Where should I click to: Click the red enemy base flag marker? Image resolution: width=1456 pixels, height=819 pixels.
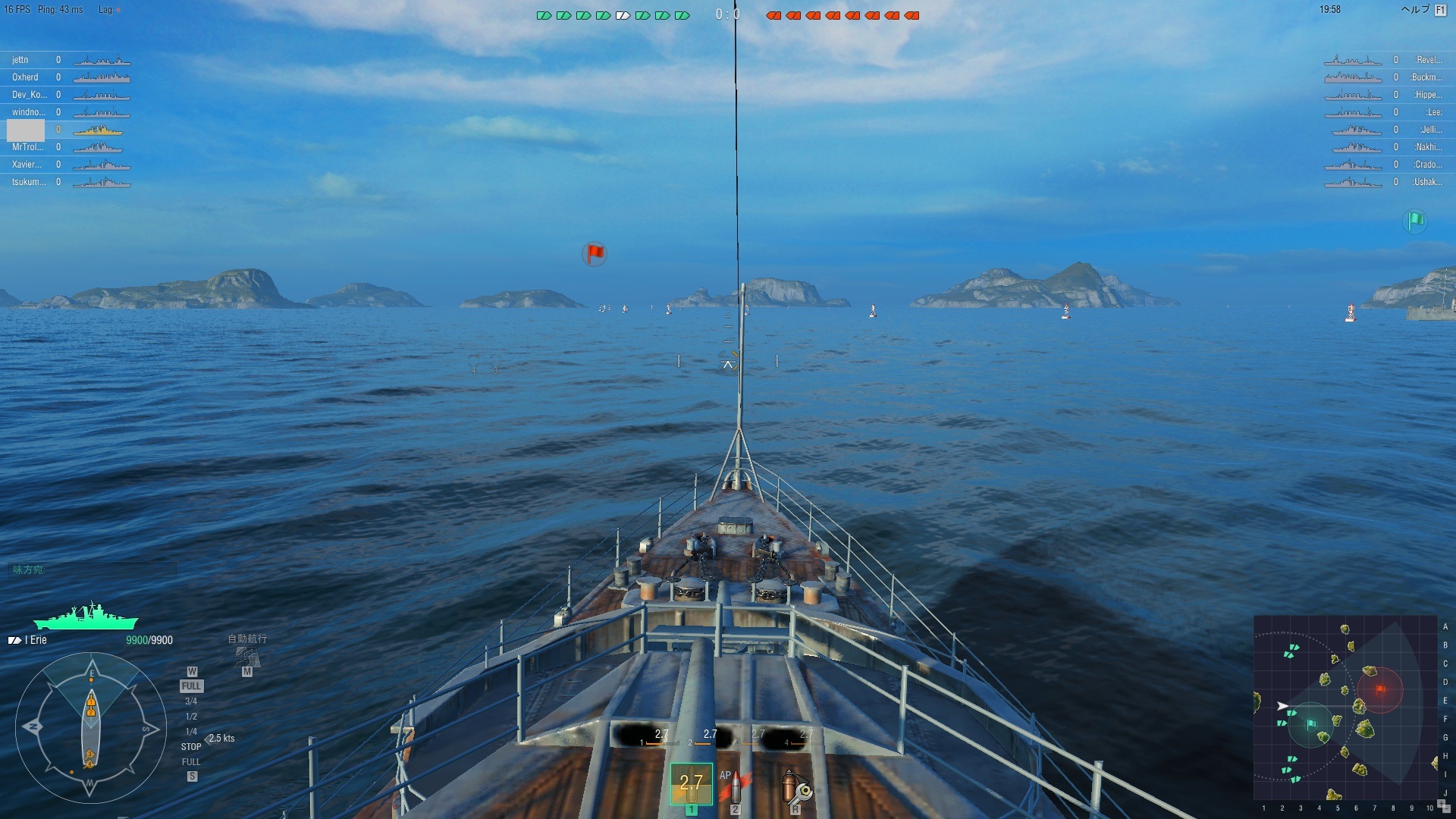click(x=595, y=253)
